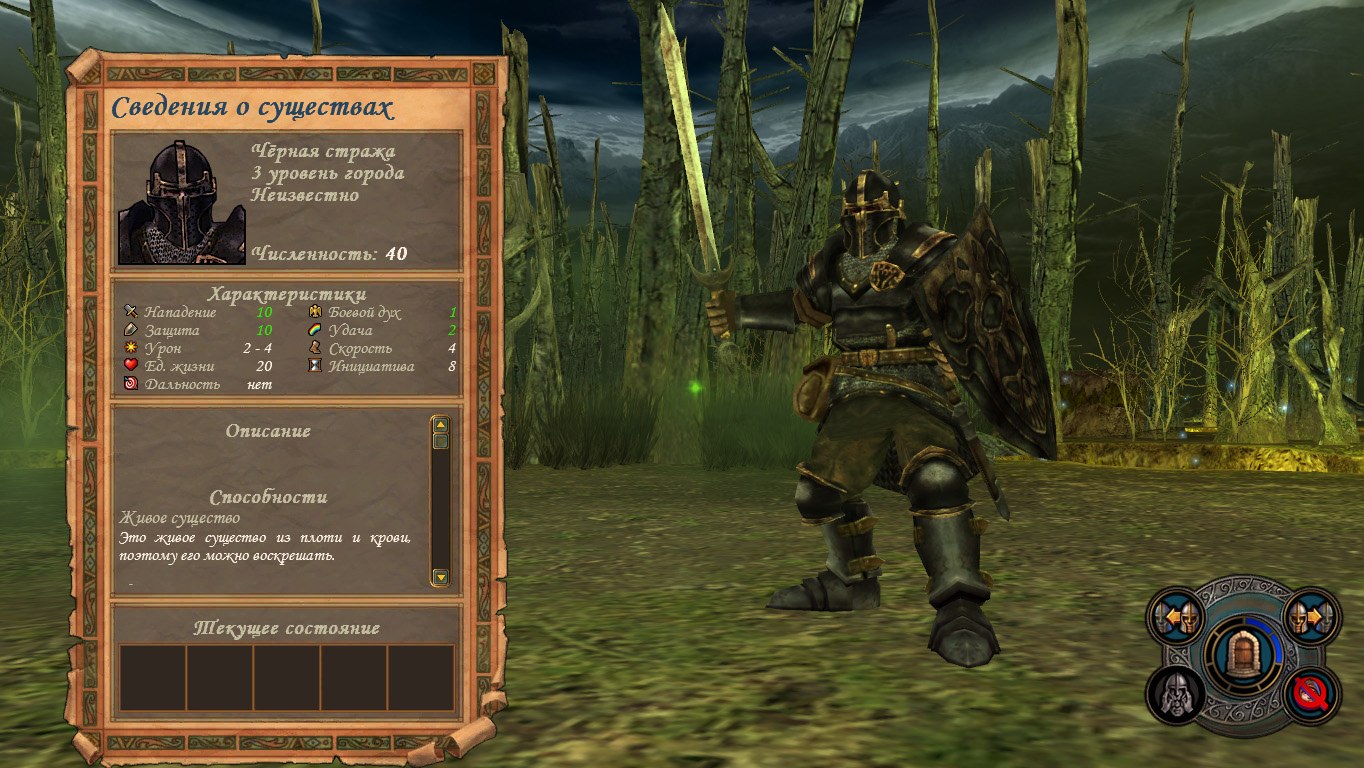Click the description scrollbar down arrow
This screenshot has height=768, width=1364.
tap(440, 577)
